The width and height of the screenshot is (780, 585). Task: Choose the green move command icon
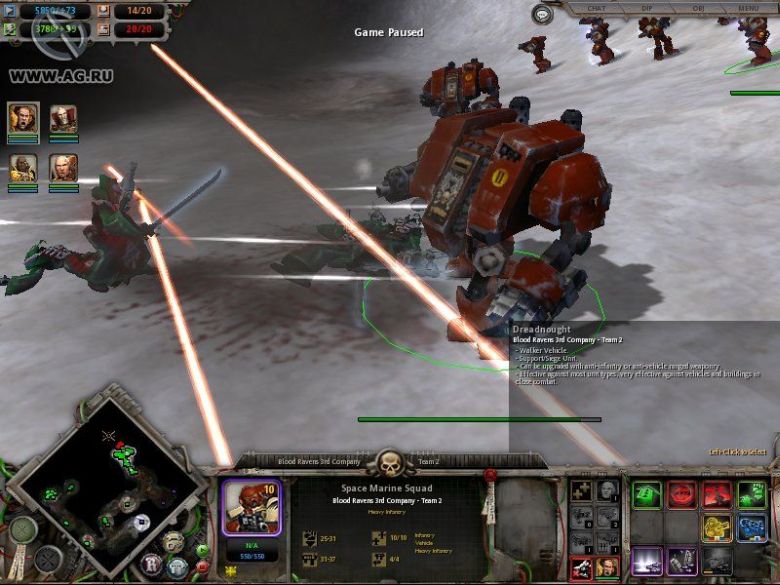[x=647, y=495]
